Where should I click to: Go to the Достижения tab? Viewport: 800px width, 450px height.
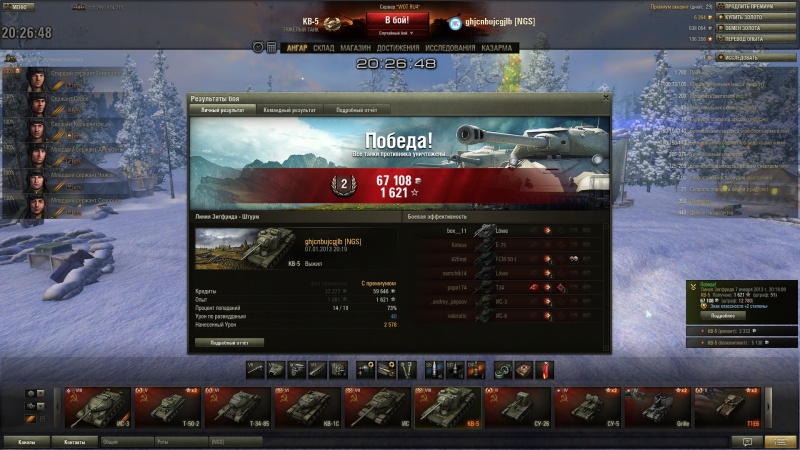[398, 47]
